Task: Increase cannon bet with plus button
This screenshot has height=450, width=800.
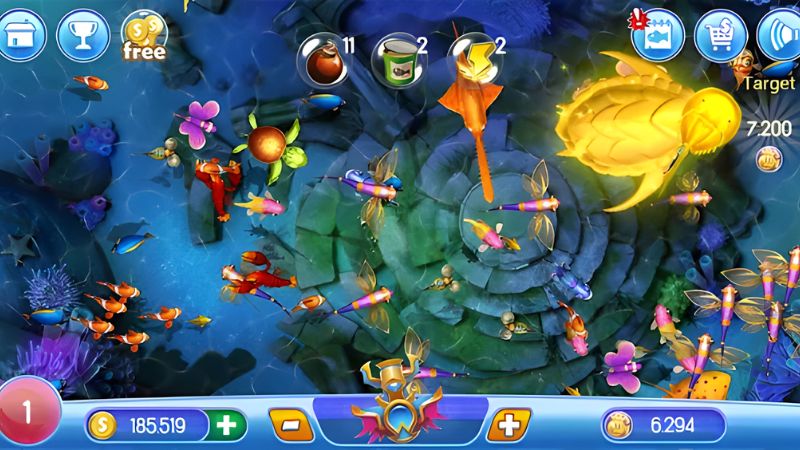Action: [509, 425]
